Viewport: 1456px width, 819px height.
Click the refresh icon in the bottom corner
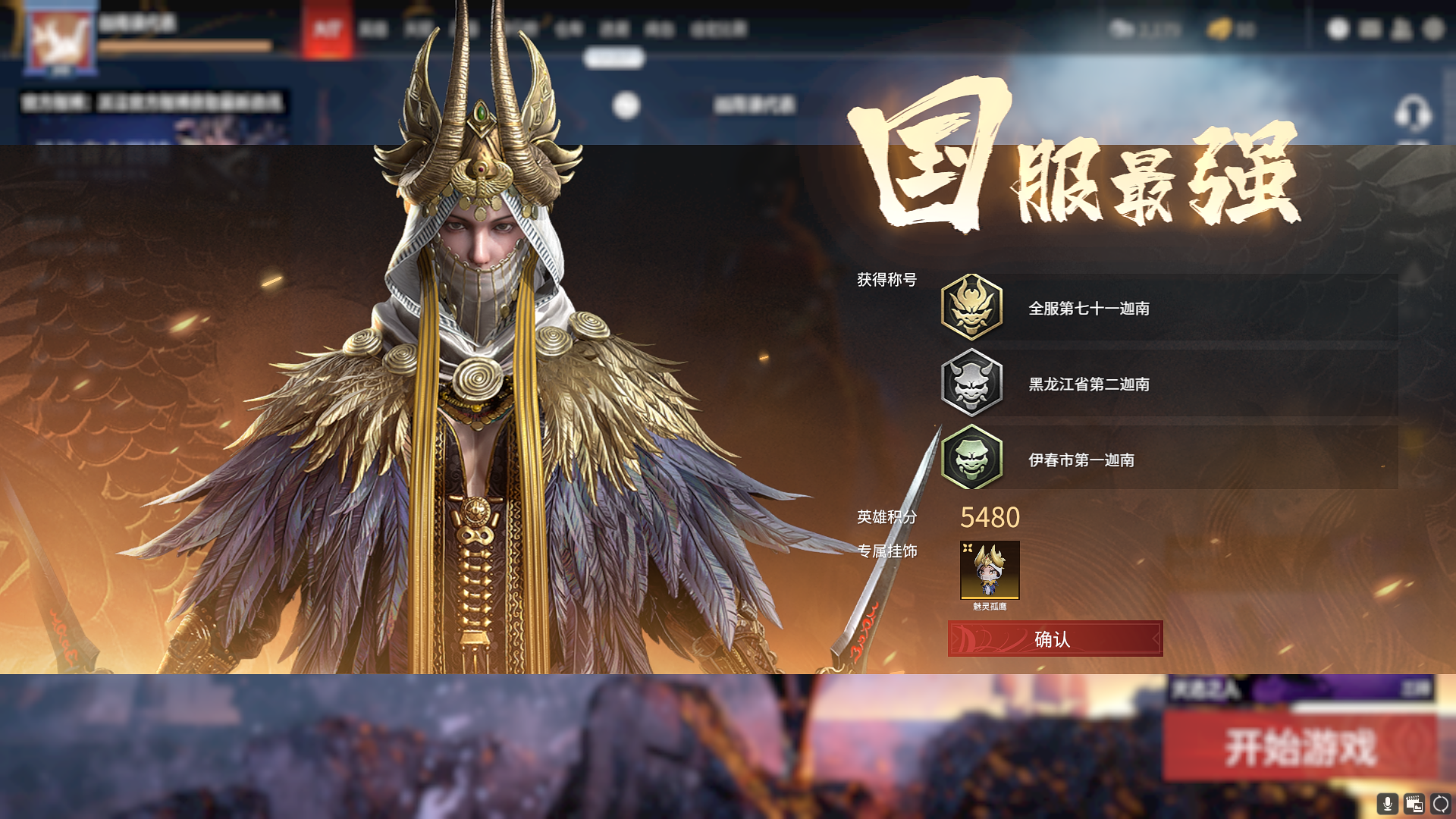click(x=1442, y=804)
